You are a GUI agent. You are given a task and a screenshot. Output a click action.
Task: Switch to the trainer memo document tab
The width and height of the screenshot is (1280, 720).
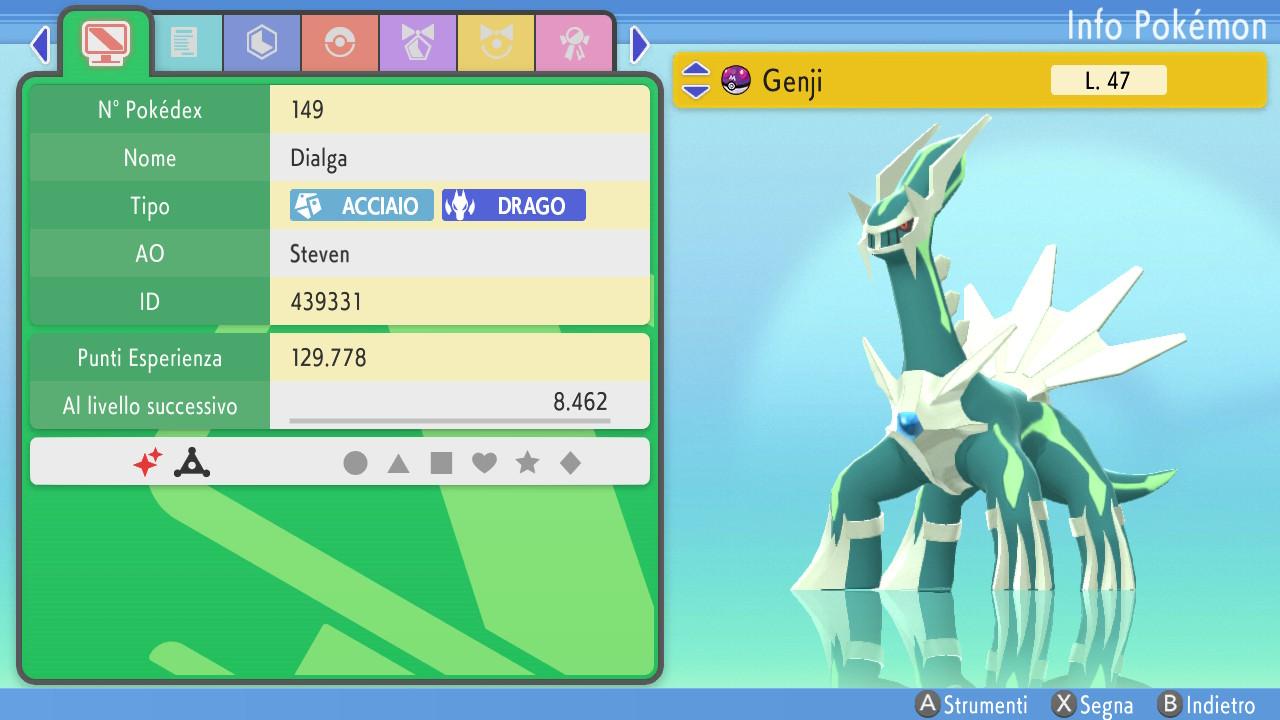tap(184, 42)
